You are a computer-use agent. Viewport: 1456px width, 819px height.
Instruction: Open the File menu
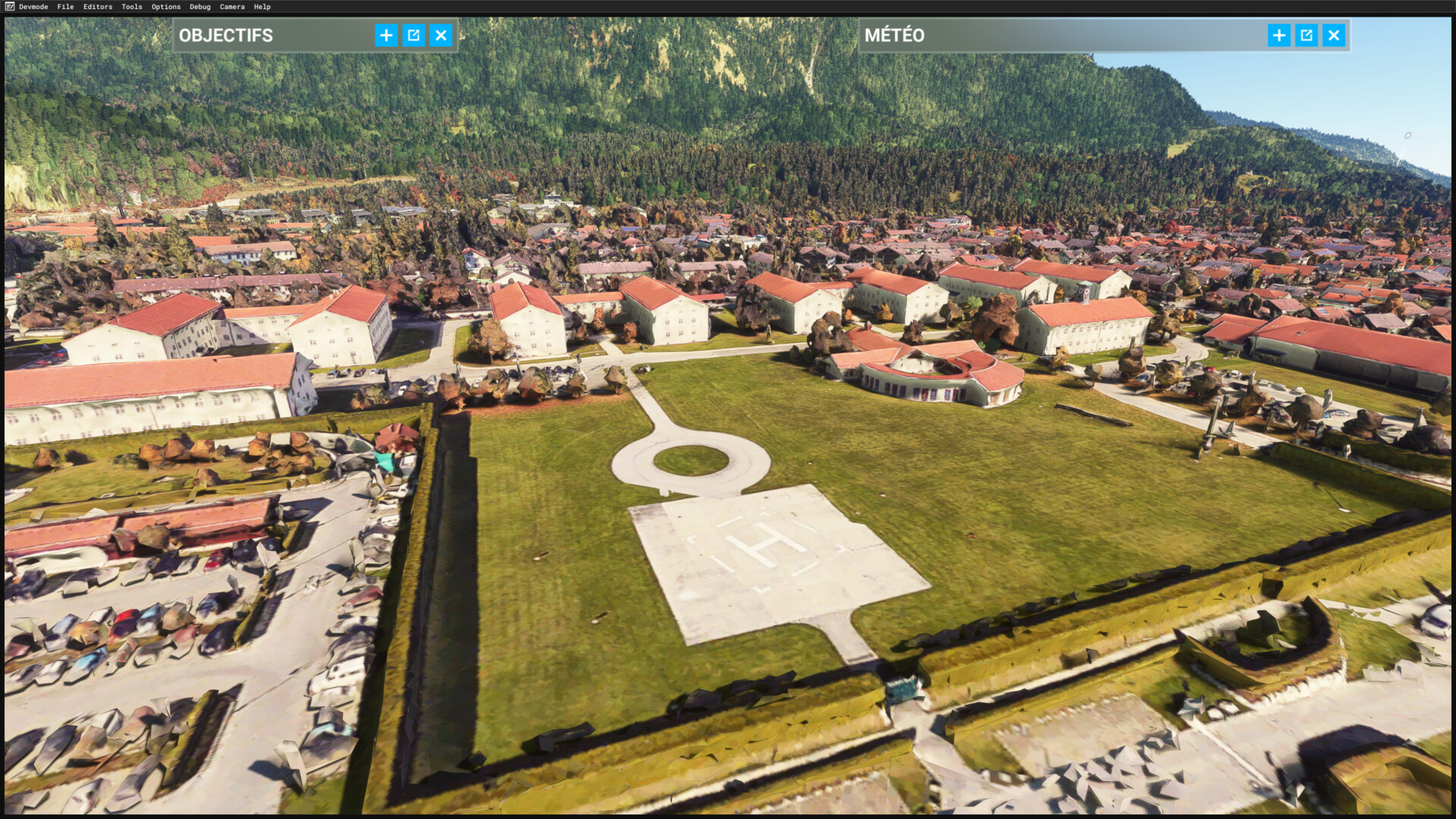pyautogui.click(x=65, y=7)
